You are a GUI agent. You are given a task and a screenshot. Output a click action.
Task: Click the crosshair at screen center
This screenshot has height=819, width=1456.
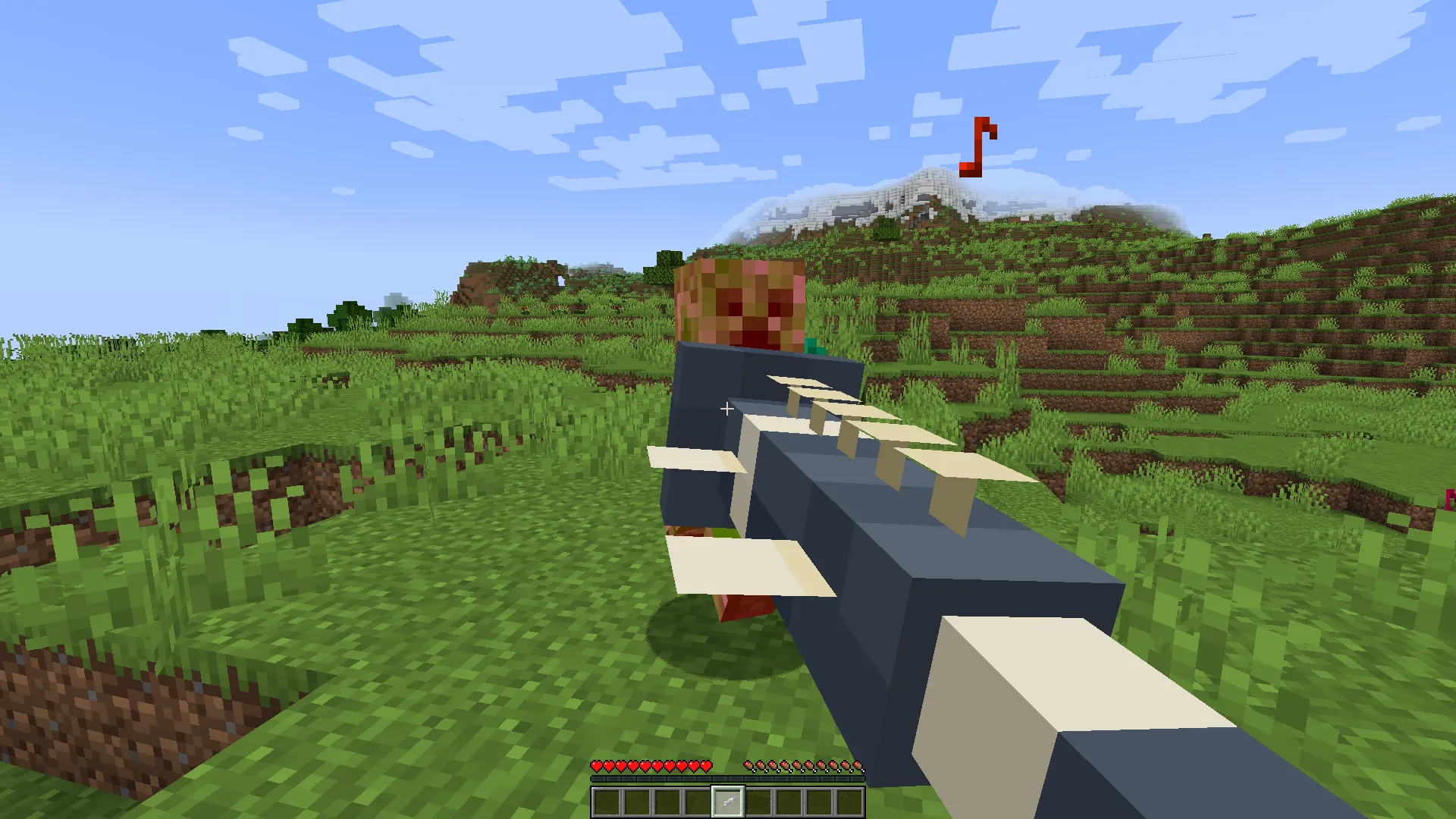726,409
